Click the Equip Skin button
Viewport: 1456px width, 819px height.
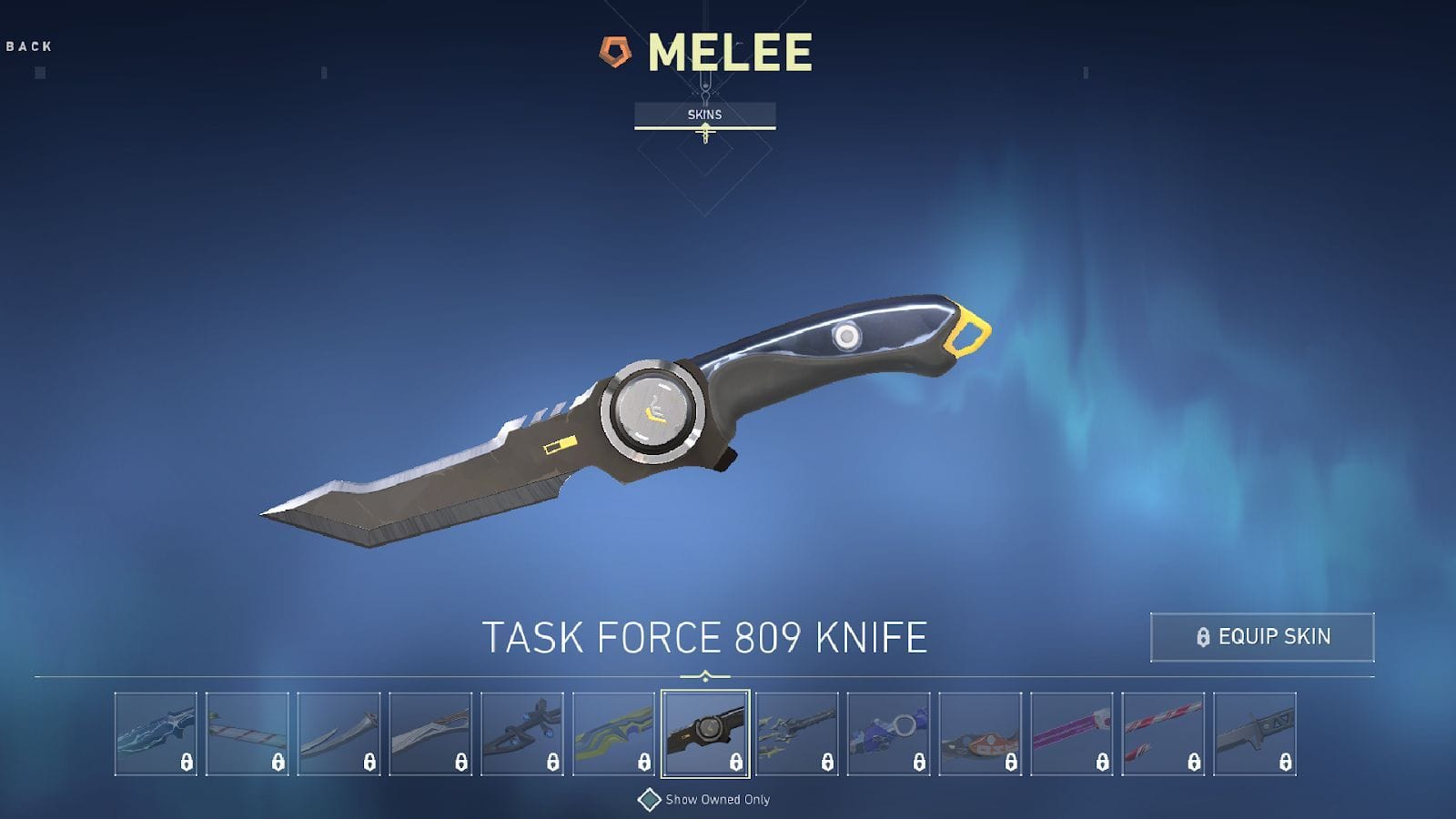(1263, 638)
